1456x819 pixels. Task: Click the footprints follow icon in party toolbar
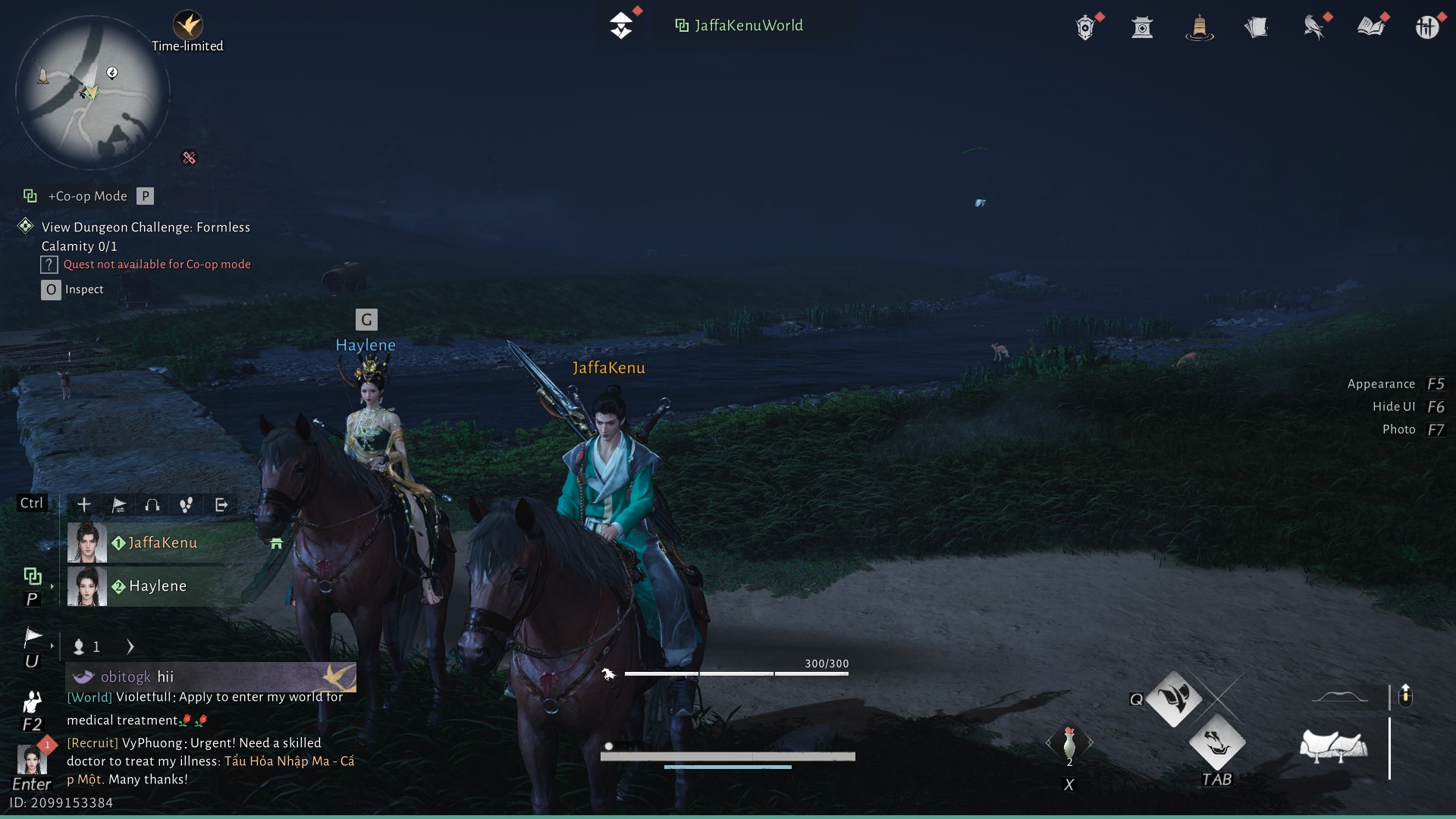[187, 505]
